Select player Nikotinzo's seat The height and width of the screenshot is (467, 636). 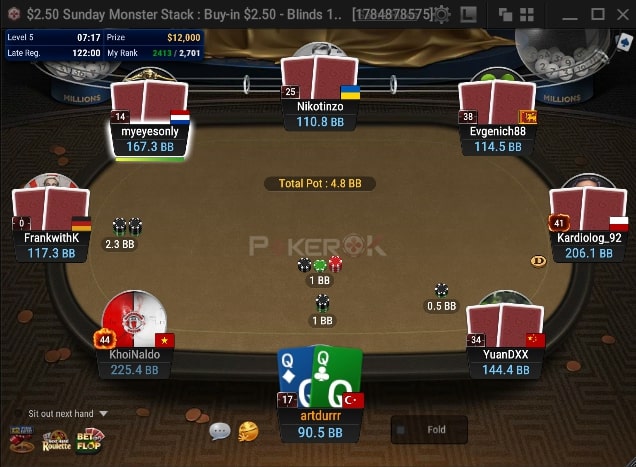(320, 96)
